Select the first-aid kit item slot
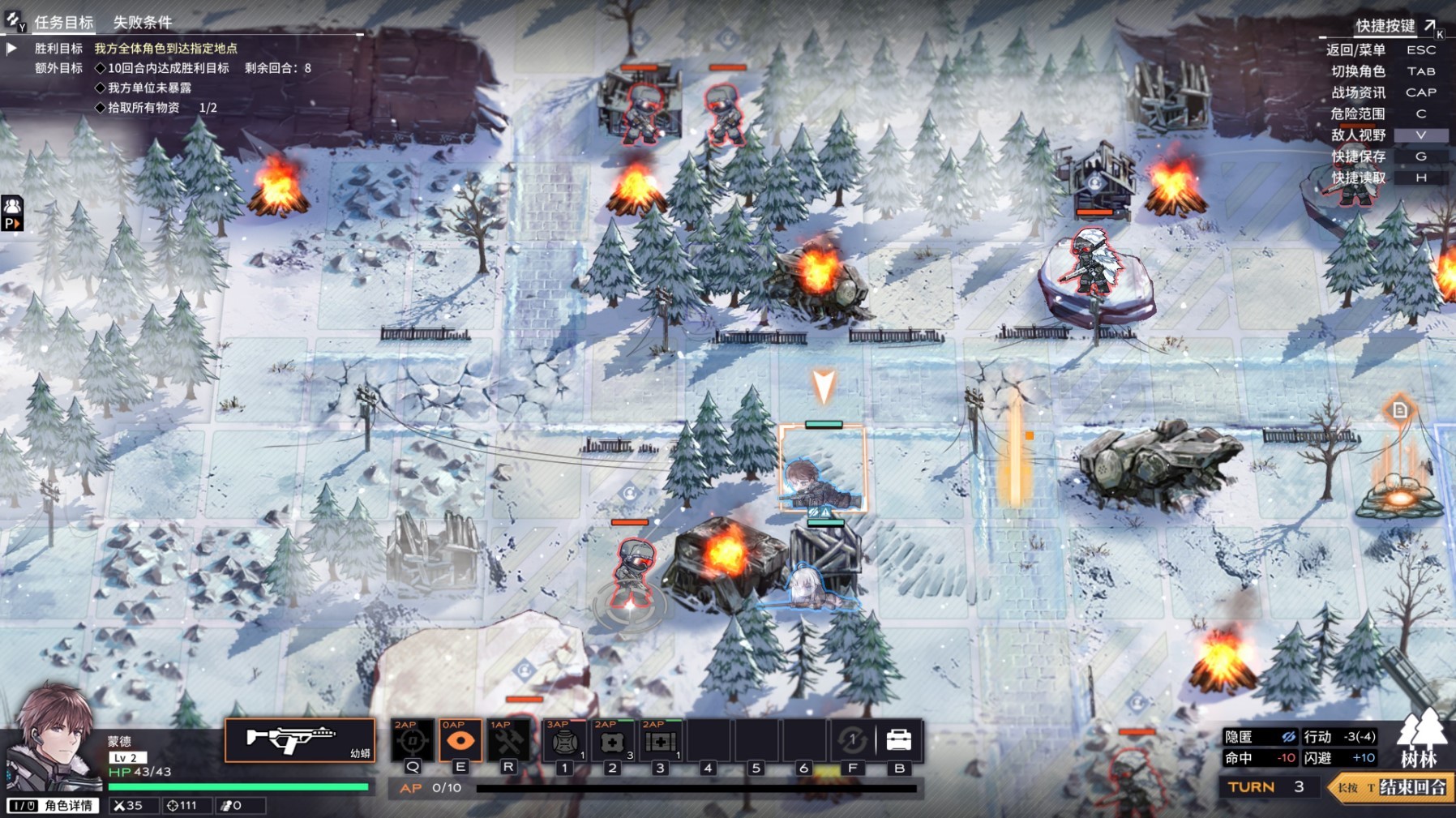Viewport: 1456px width, 818px height. tap(660, 741)
